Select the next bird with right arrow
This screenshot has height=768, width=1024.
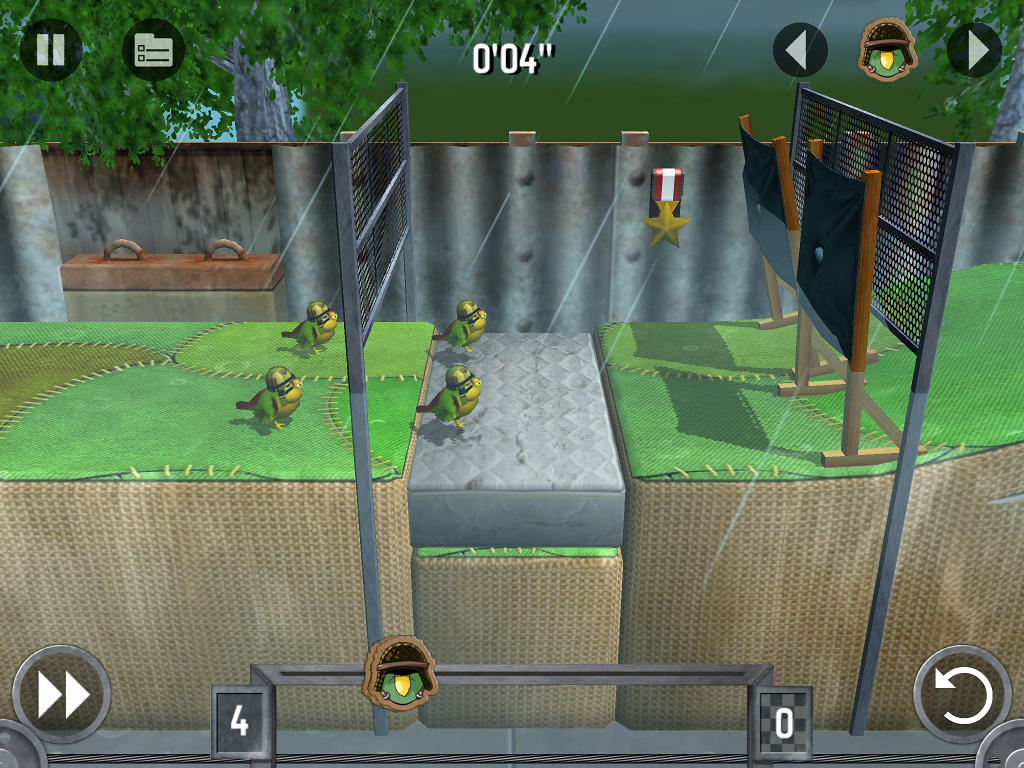tap(974, 50)
